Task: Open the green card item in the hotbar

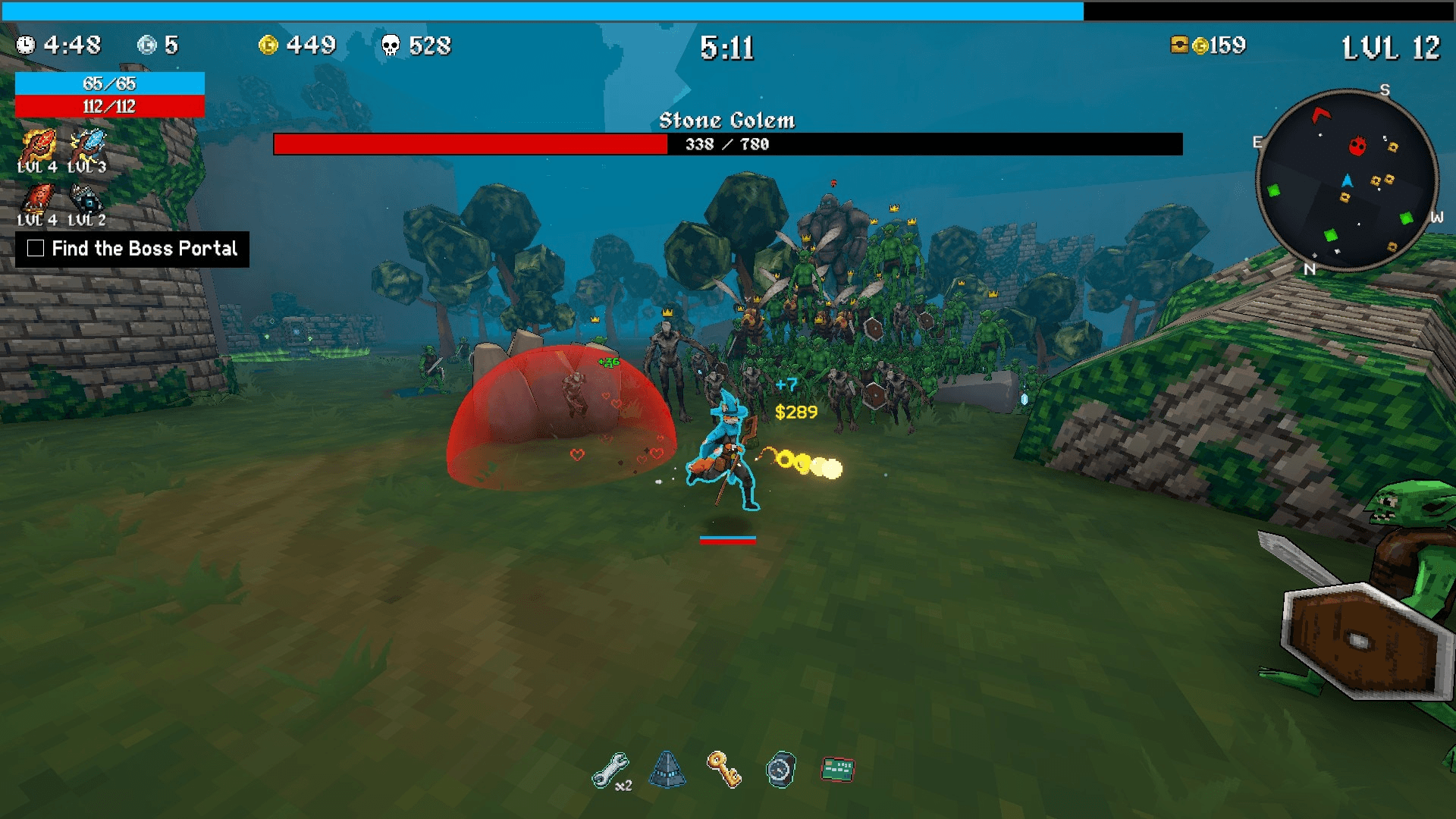Action: pyautogui.click(x=836, y=768)
